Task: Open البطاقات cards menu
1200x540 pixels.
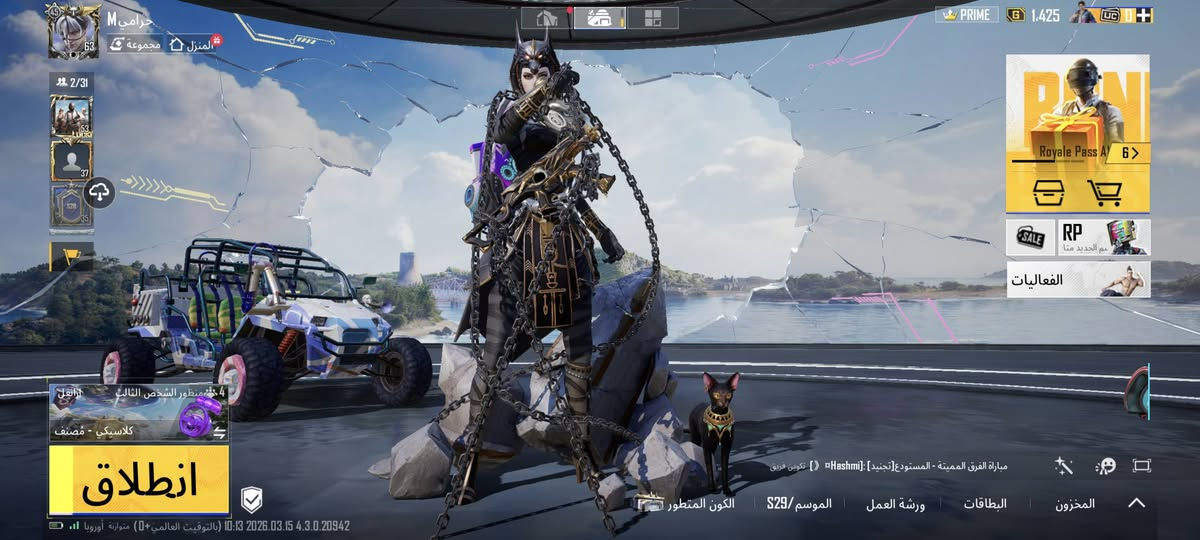Action: pos(984,504)
